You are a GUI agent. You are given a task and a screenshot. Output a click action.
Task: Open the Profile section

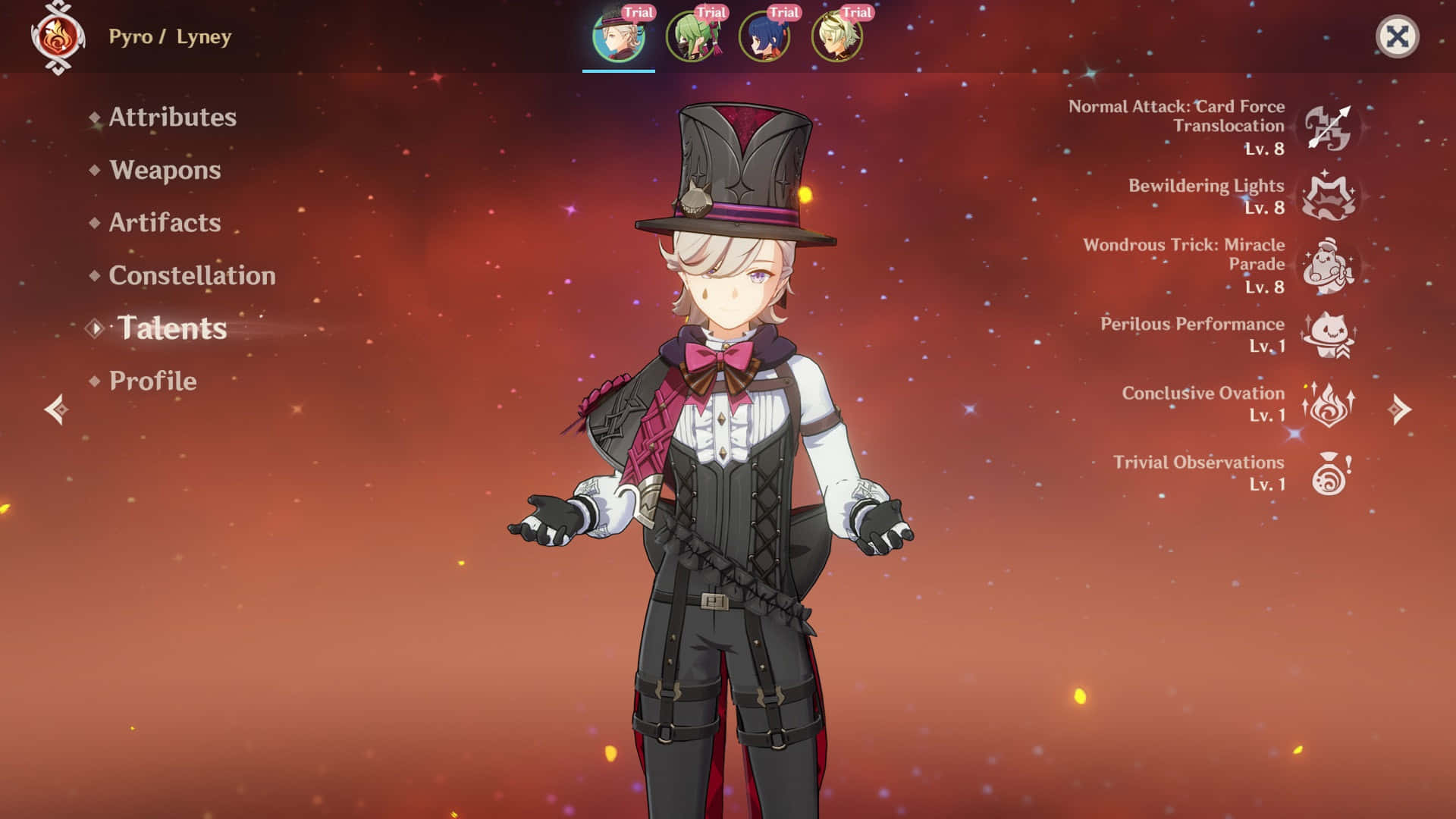[152, 381]
